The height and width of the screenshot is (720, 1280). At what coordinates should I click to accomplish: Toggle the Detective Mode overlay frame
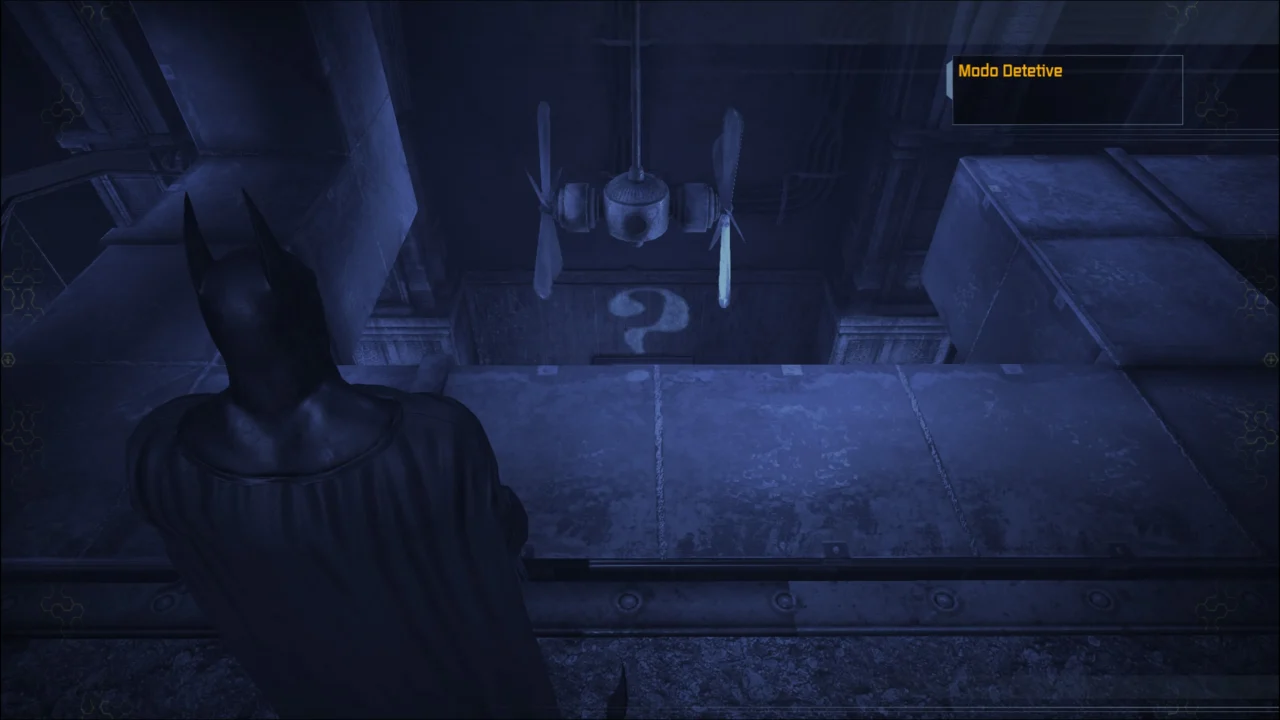tap(1067, 89)
